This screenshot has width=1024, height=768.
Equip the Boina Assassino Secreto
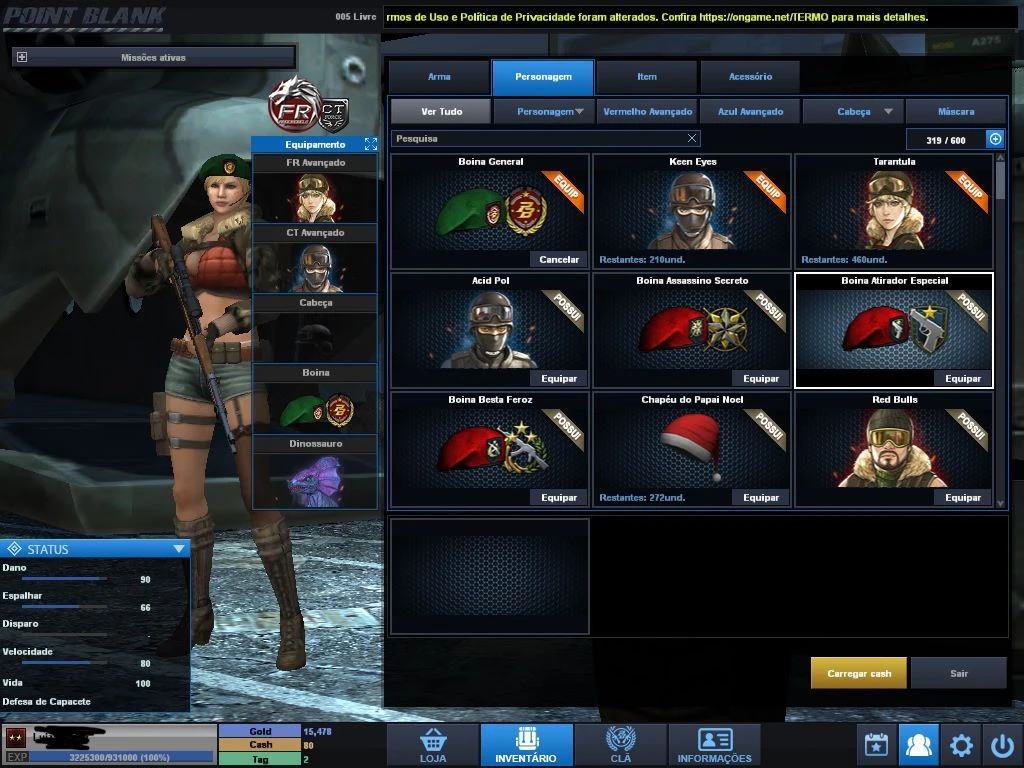[x=761, y=379]
